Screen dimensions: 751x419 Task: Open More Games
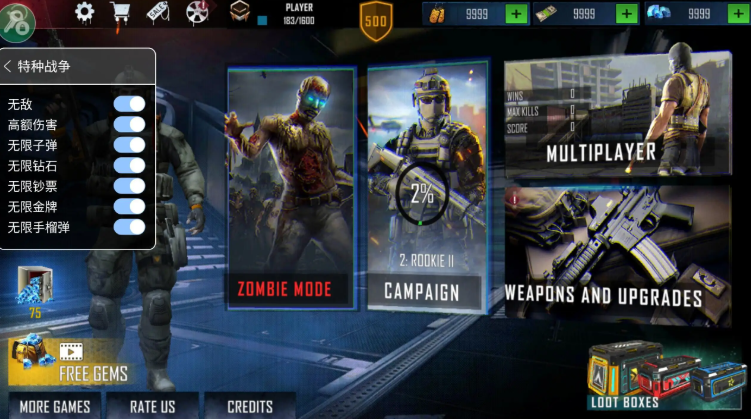click(55, 406)
